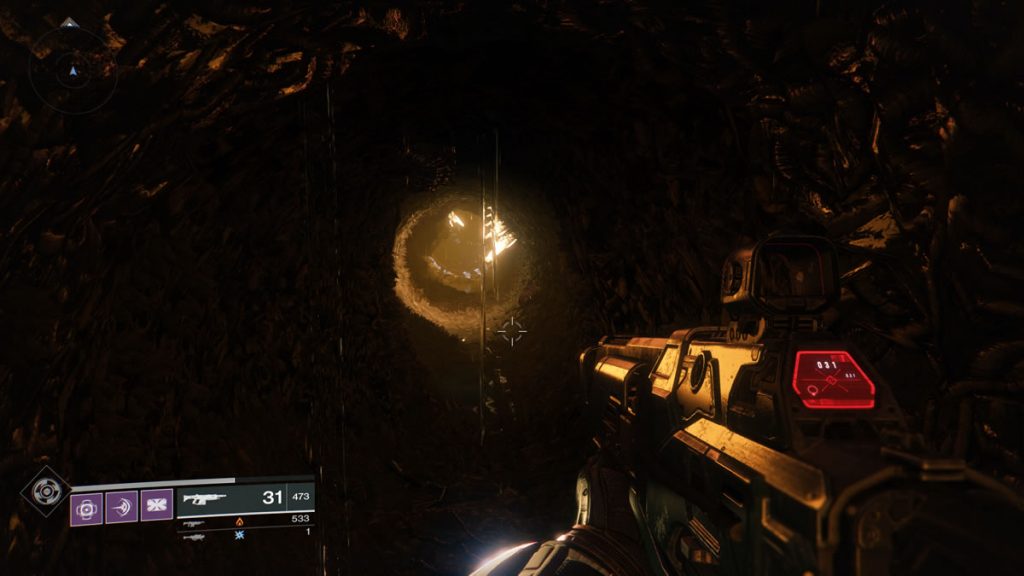The width and height of the screenshot is (1024, 576).
Task: Activate the class ability icon with crossed arrows
Action: 156,507
